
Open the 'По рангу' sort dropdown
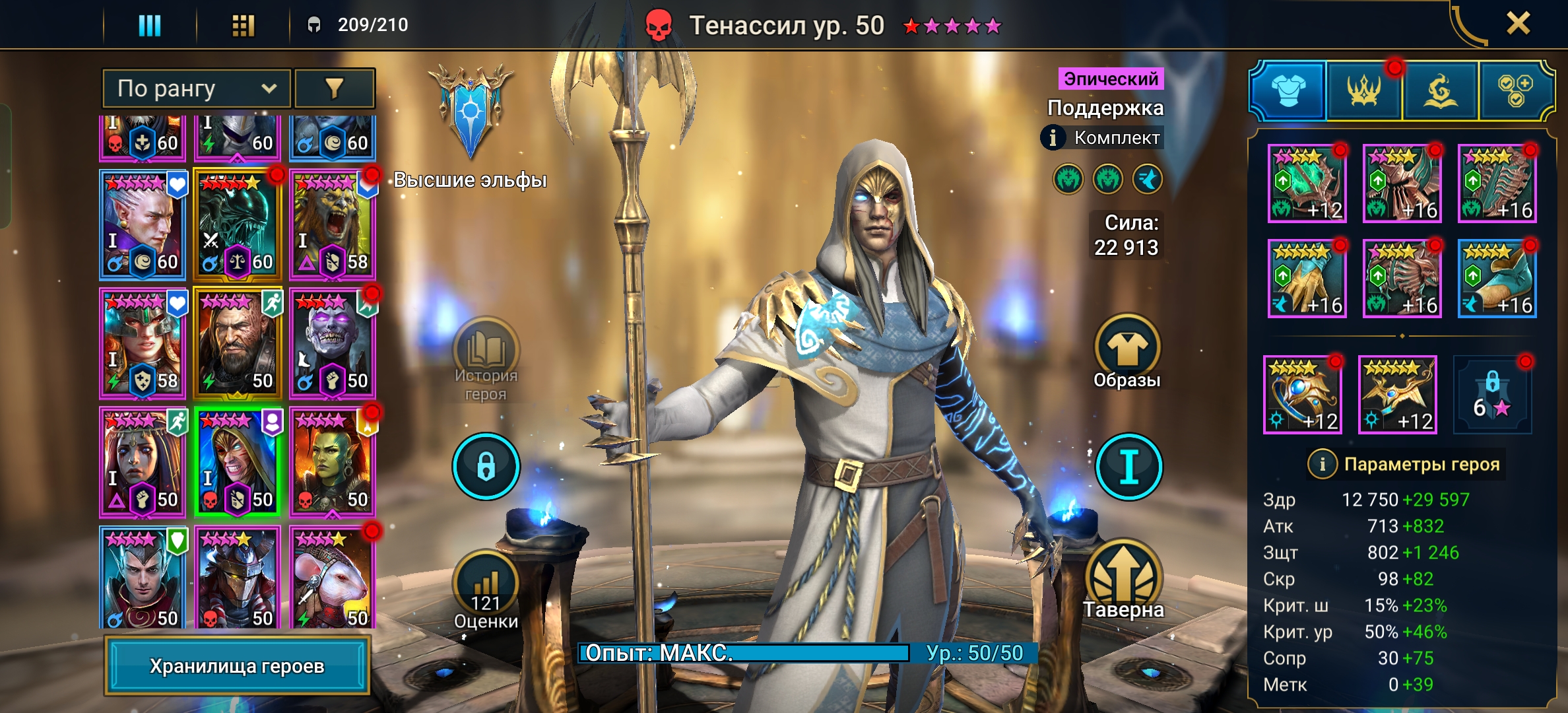196,88
